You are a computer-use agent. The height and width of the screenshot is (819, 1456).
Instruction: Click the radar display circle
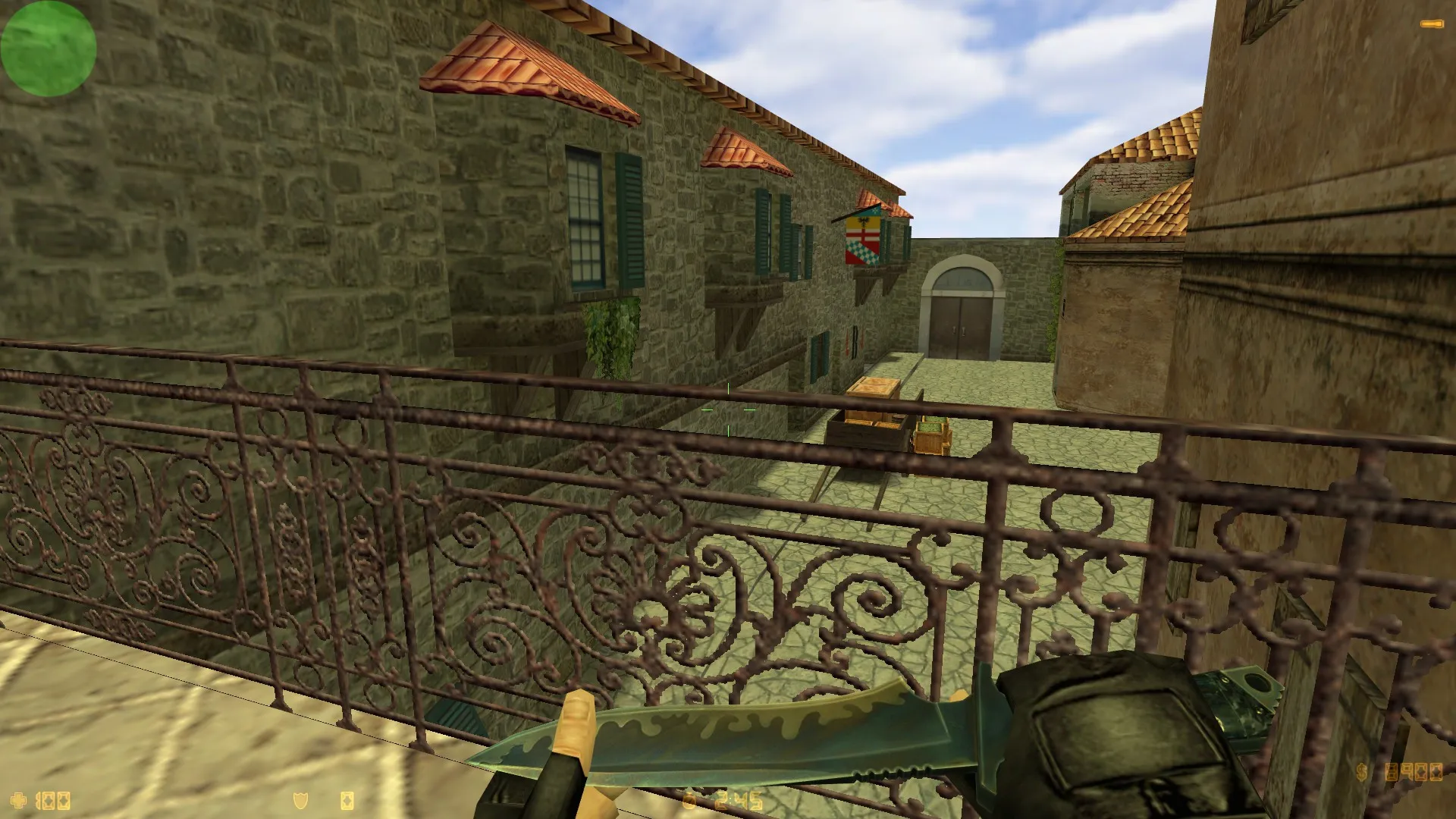point(47,47)
